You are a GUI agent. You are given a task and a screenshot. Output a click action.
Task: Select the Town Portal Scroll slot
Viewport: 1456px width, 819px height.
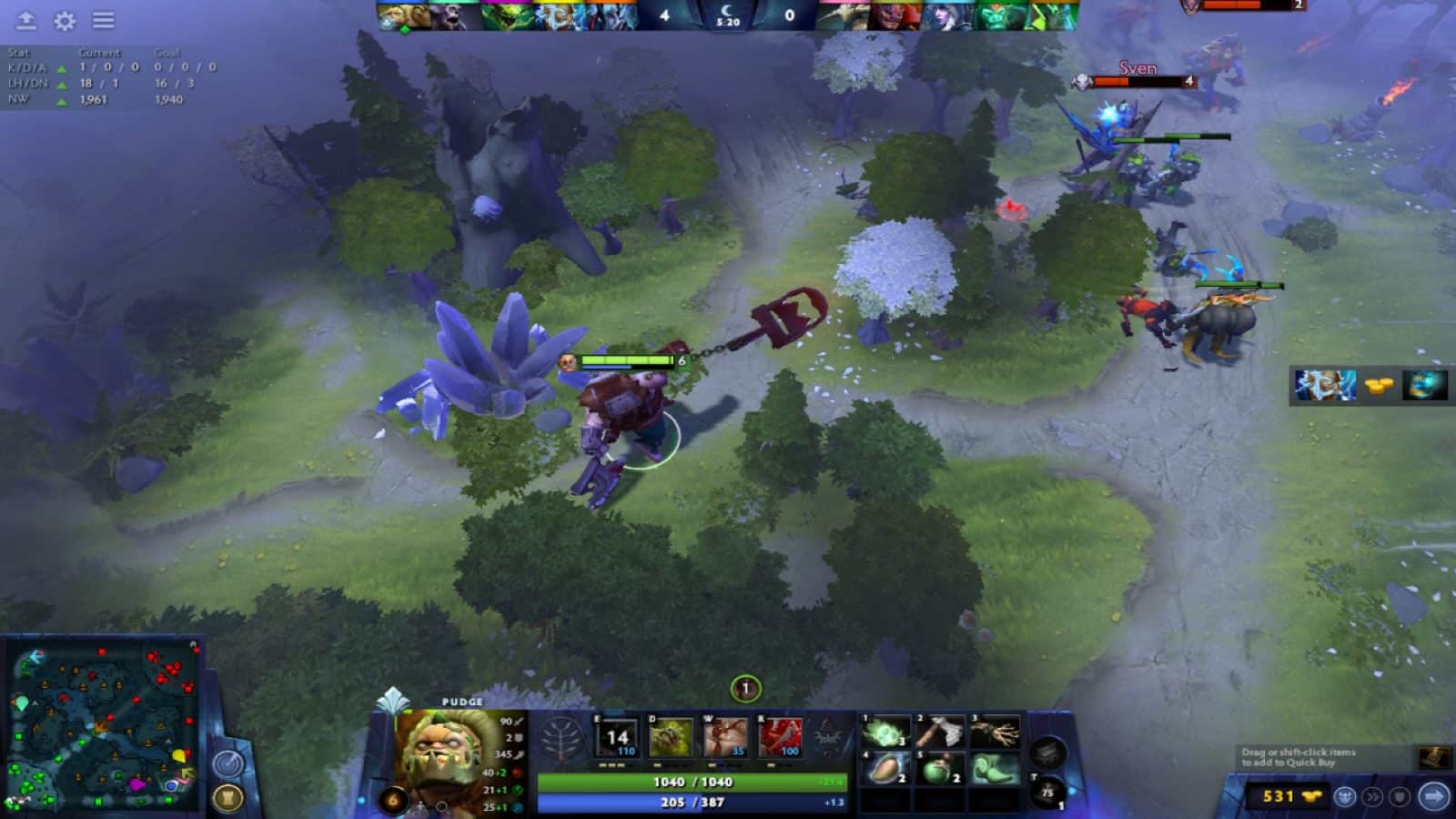(1046, 788)
